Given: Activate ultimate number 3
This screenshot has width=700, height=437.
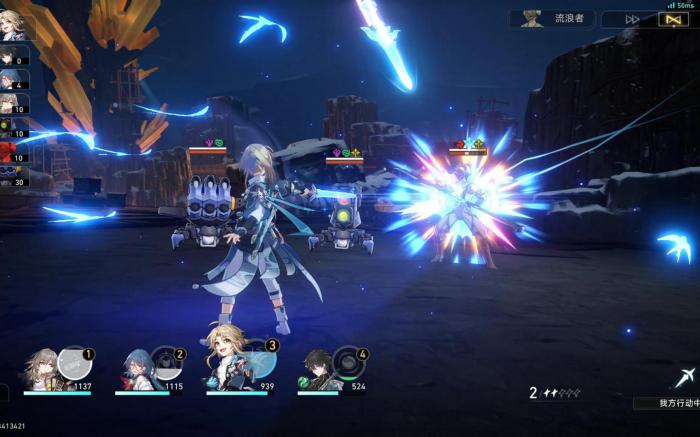Looking at the screenshot, I should coord(259,358).
